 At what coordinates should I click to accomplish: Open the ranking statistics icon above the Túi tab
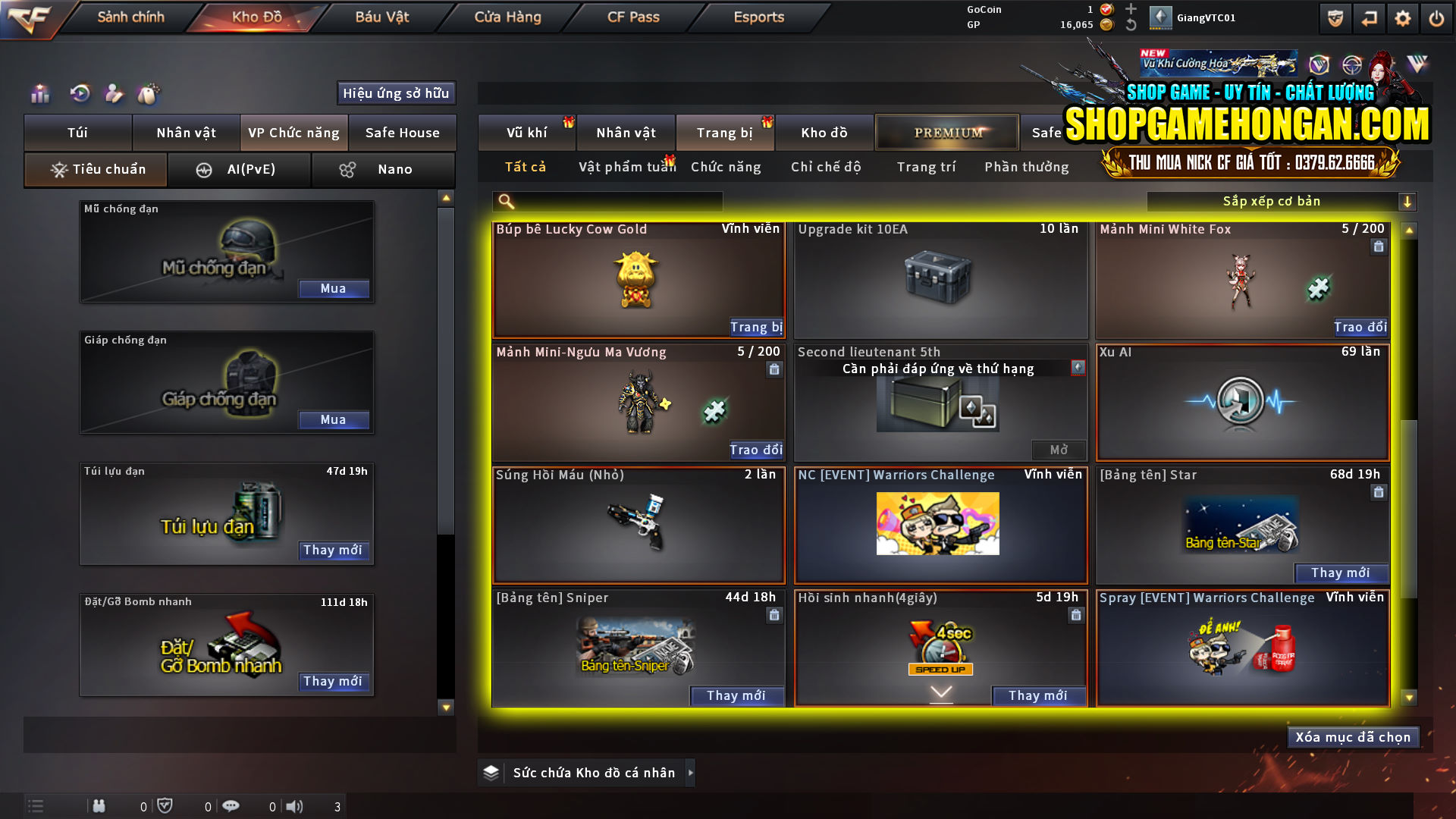click(39, 93)
